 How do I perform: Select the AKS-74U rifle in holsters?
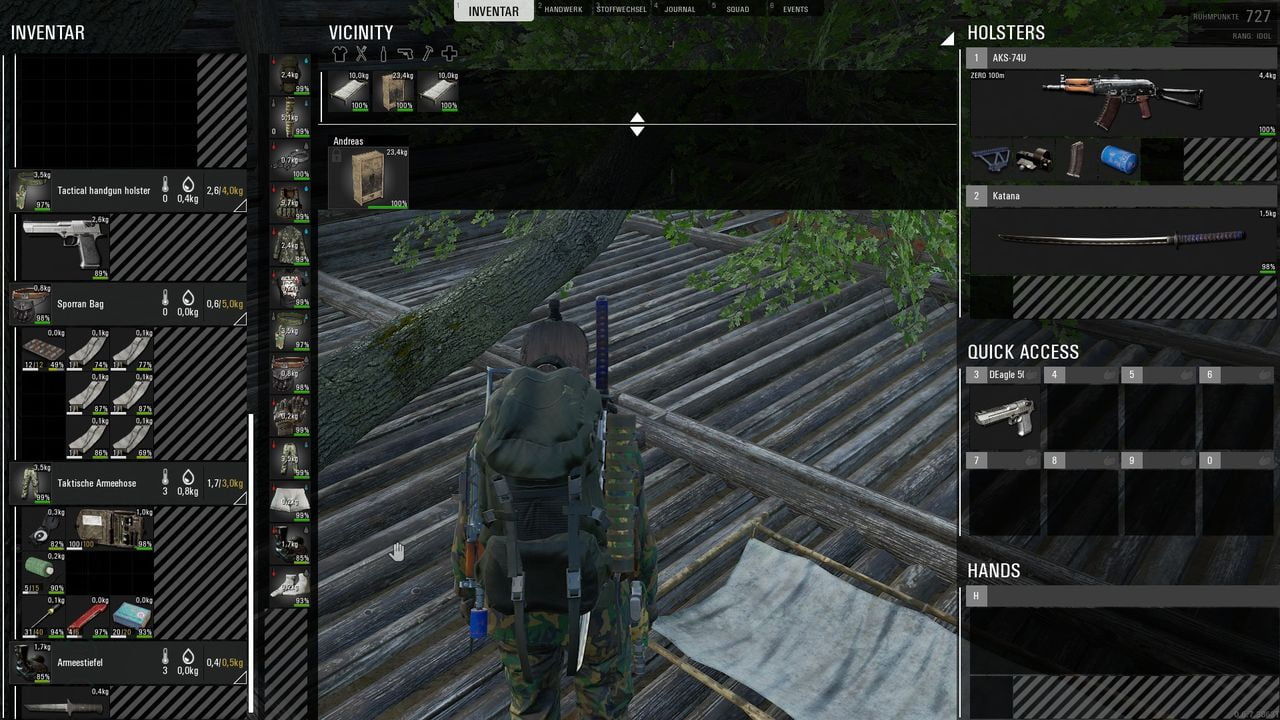tap(1122, 100)
